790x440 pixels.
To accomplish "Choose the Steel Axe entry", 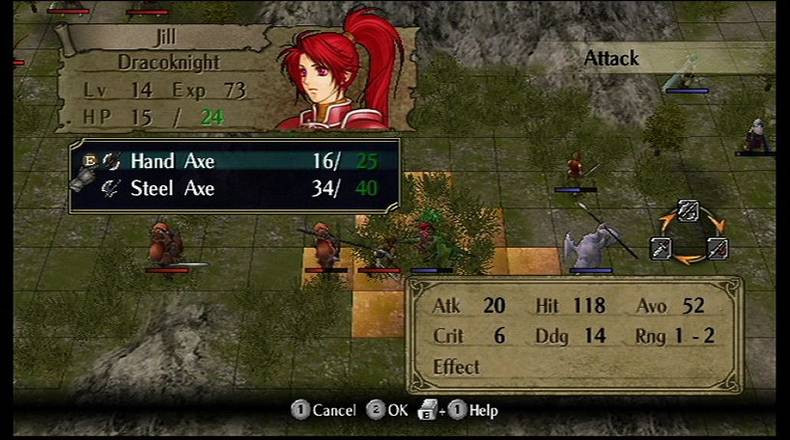I will [172, 188].
